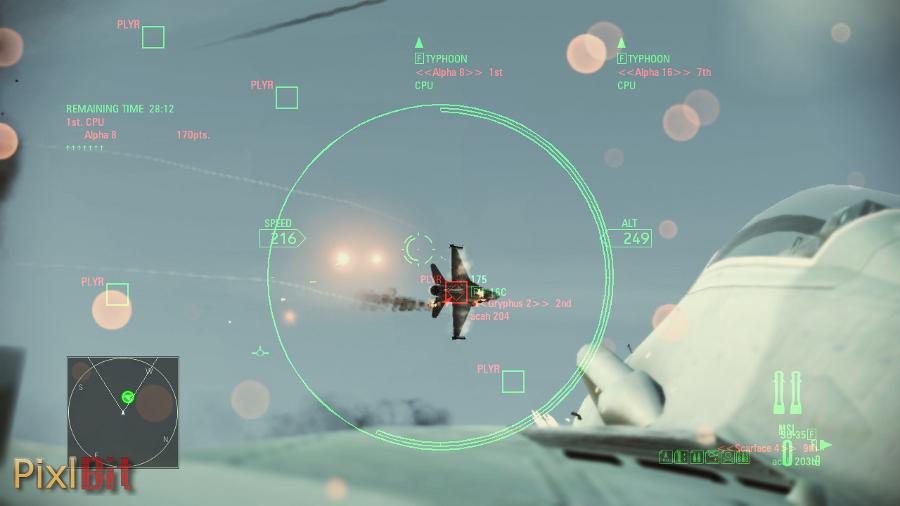Click the circular radar minimap
This screenshot has width=900, height=506.
point(123,411)
